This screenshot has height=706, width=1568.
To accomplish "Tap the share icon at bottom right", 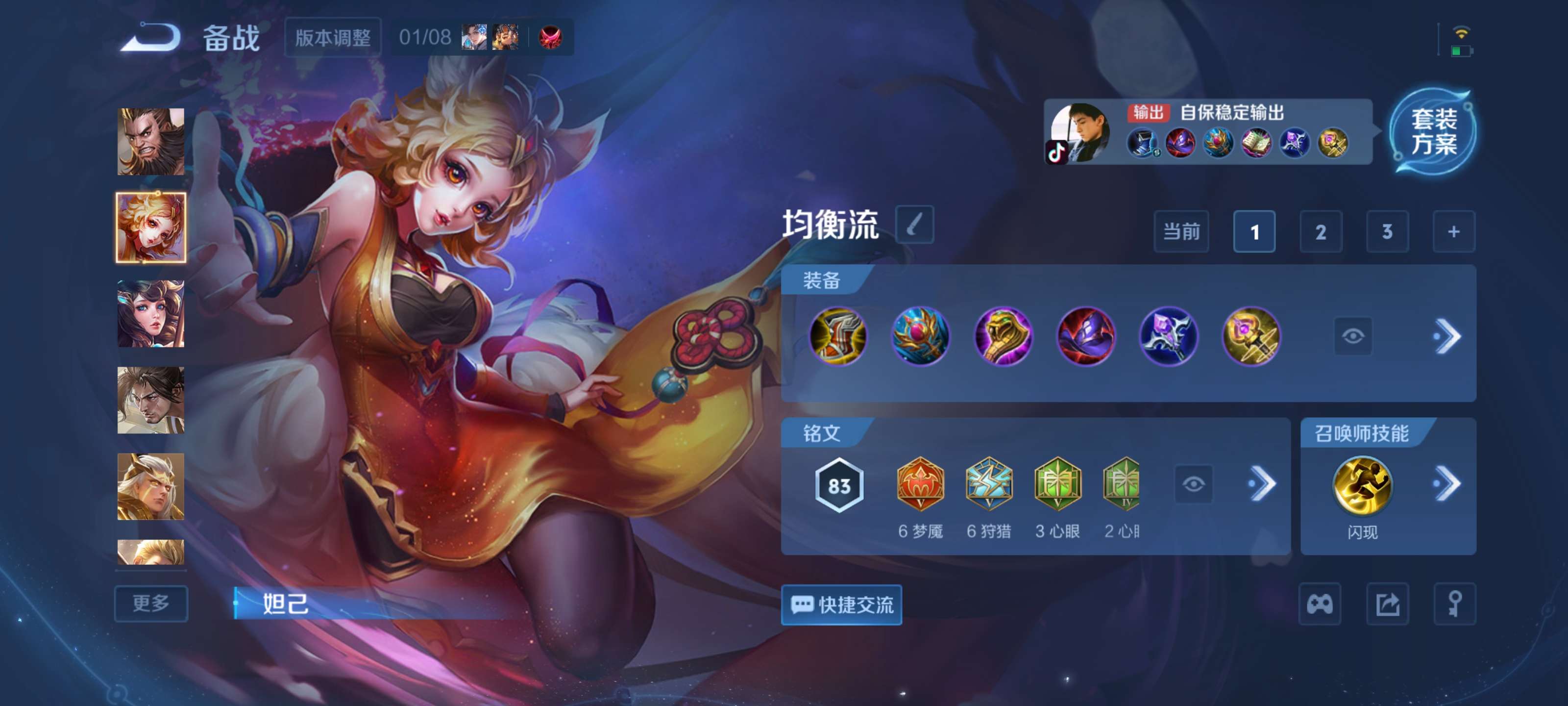I will [x=1389, y=604].
